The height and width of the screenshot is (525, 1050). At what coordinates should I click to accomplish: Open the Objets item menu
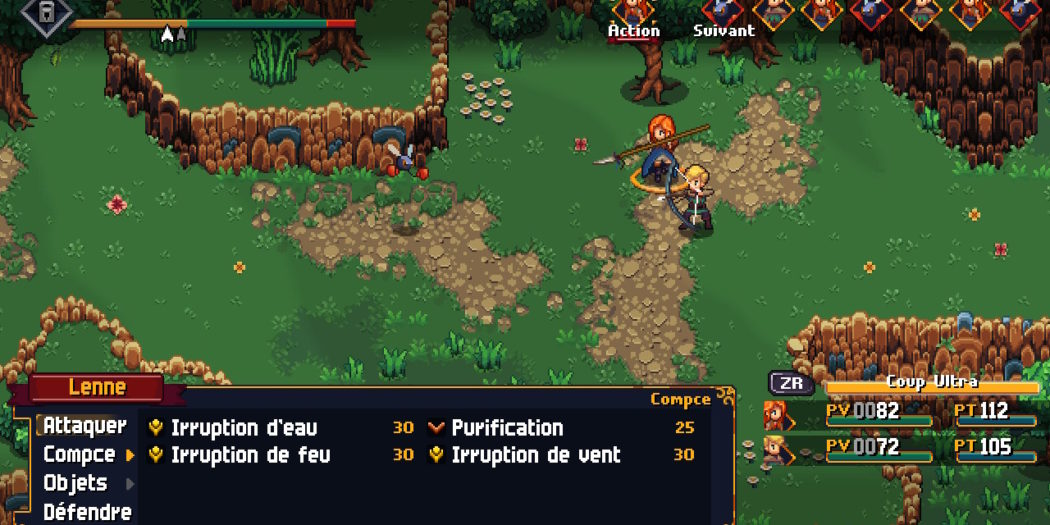(76, 483)
